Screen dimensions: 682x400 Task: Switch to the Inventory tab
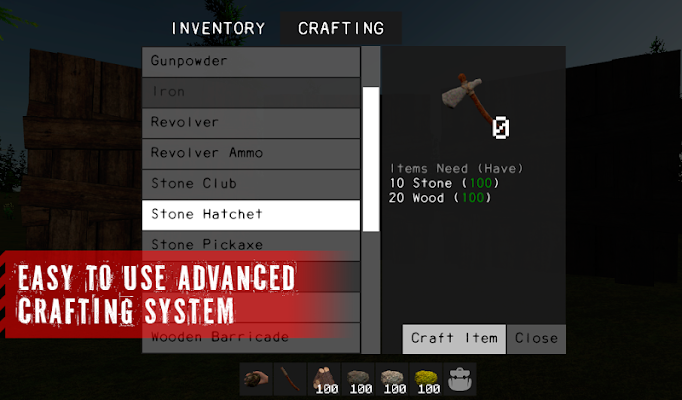[x=218, y=28]
